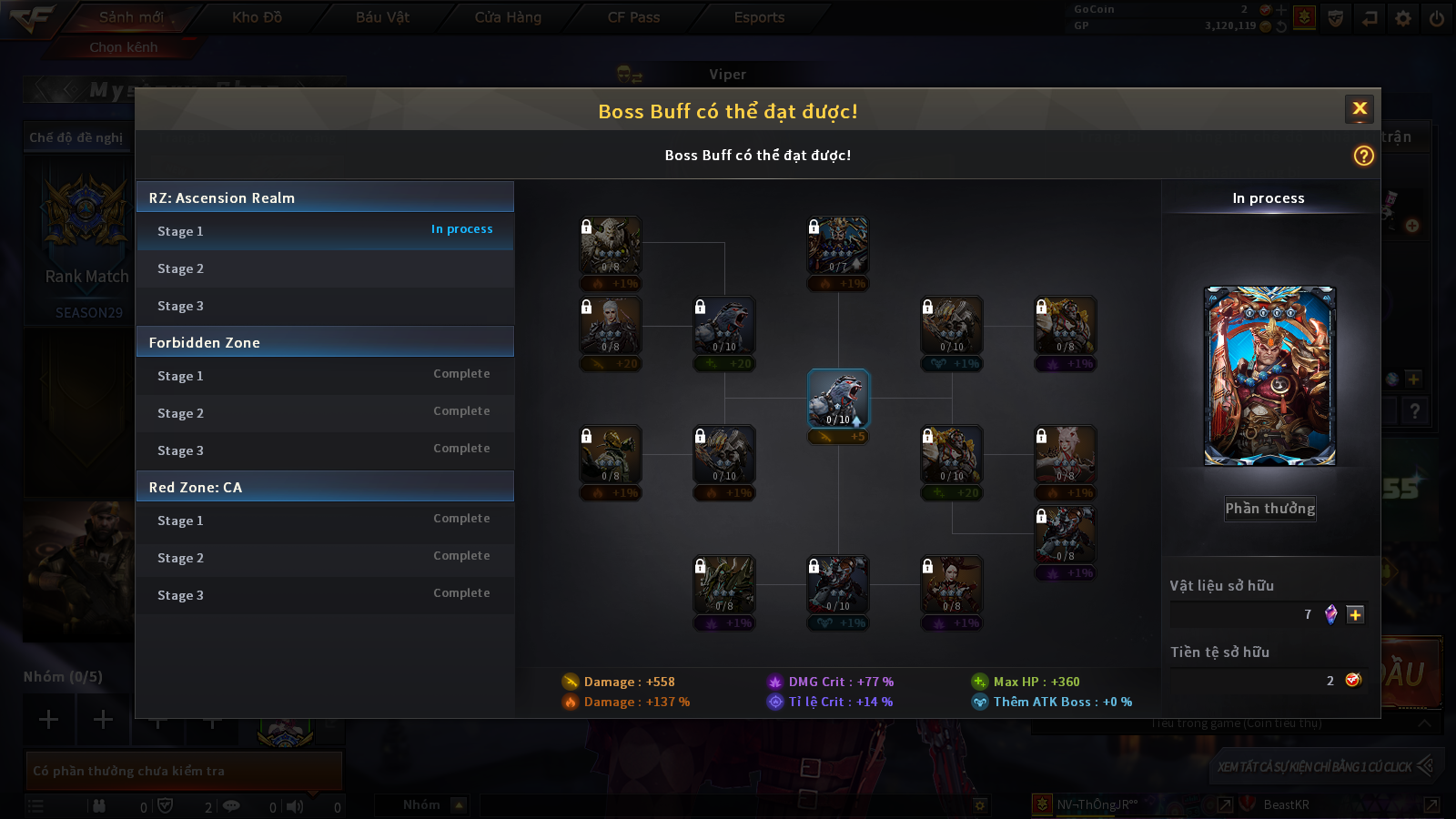
Task: Click the Phần thưởng reward button
Action: pyautogui.click(x=1269, y=509)
